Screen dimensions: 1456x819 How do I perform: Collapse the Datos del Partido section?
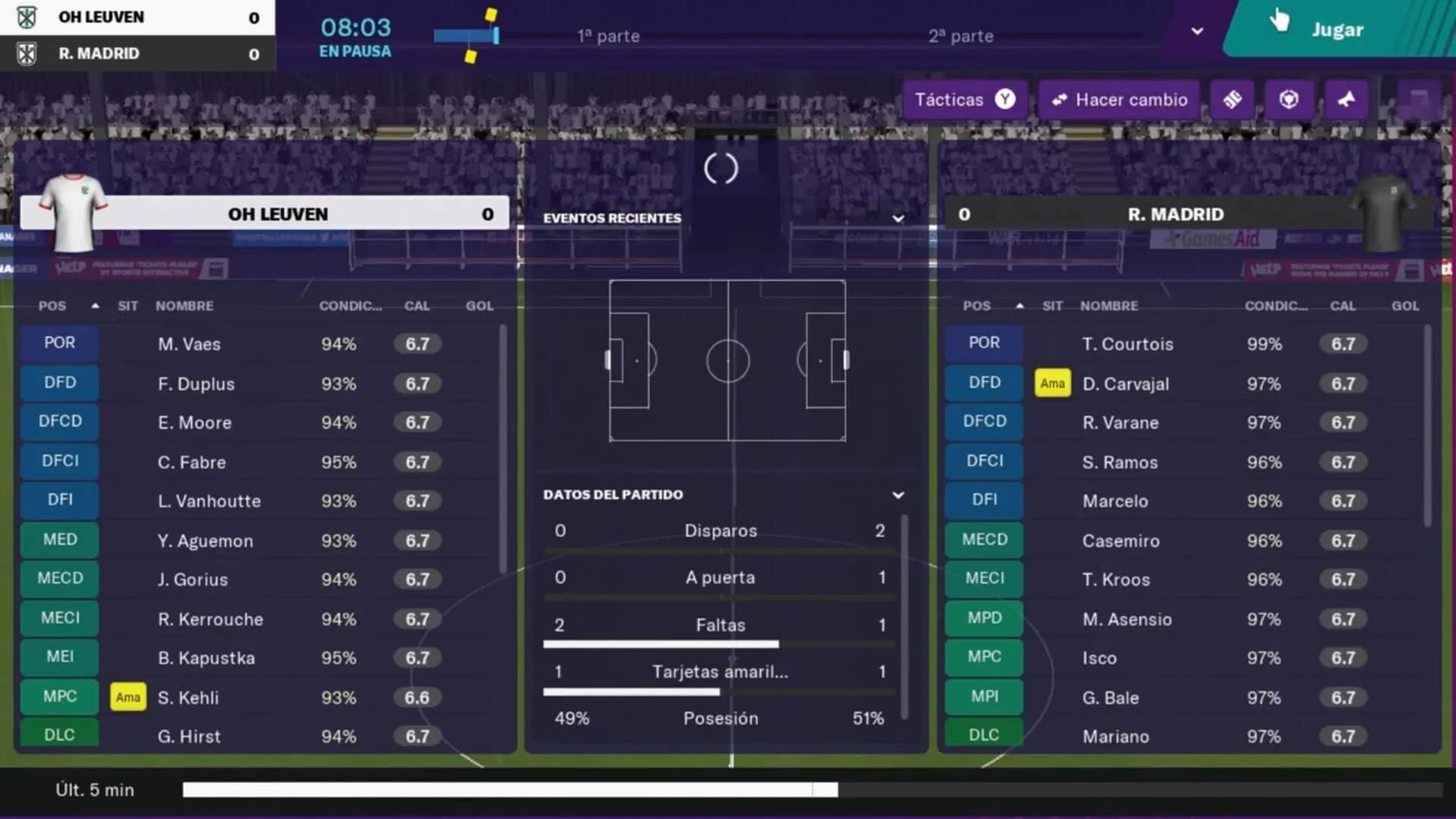898,494
